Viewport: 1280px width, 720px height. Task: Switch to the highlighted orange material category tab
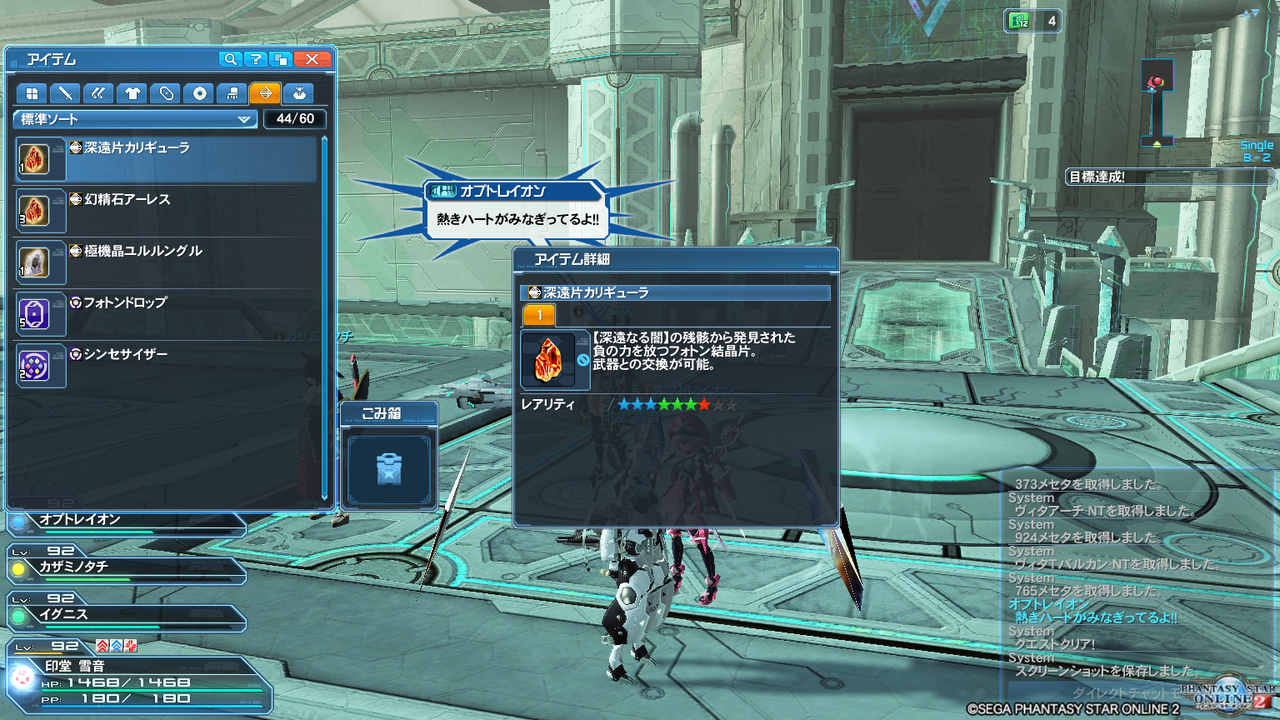click(266, 93)
